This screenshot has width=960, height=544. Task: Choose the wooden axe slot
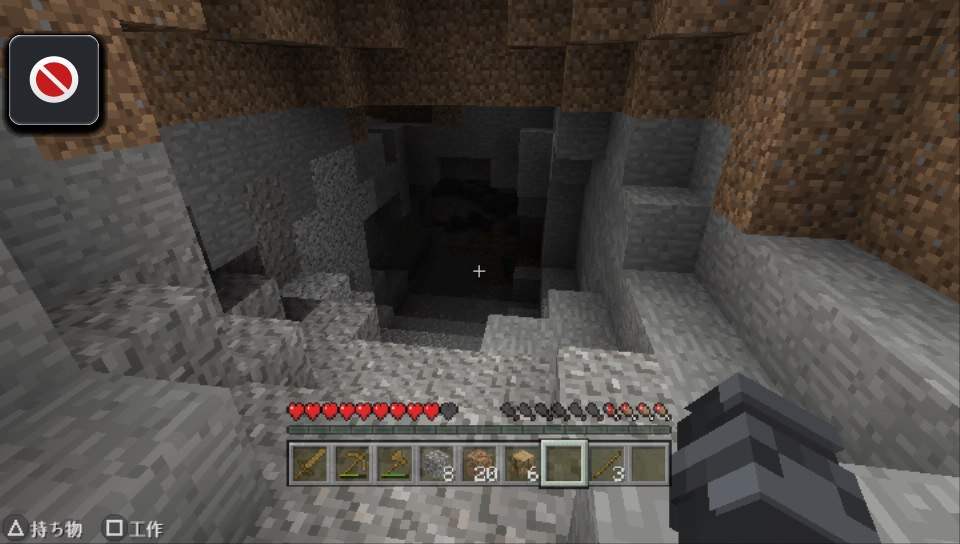point(394,463)
